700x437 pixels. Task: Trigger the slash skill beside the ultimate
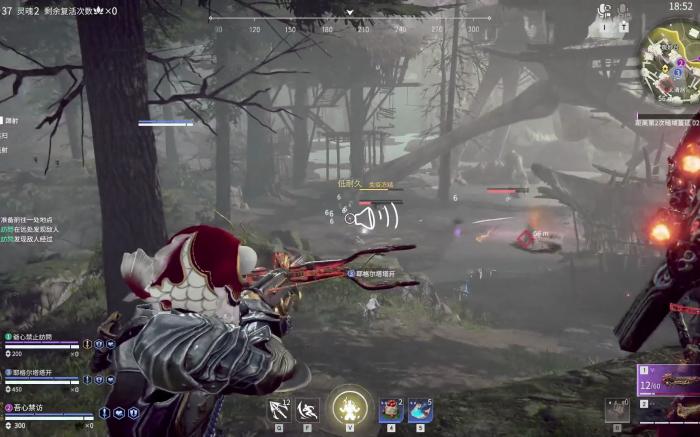[x=309, y=409]
